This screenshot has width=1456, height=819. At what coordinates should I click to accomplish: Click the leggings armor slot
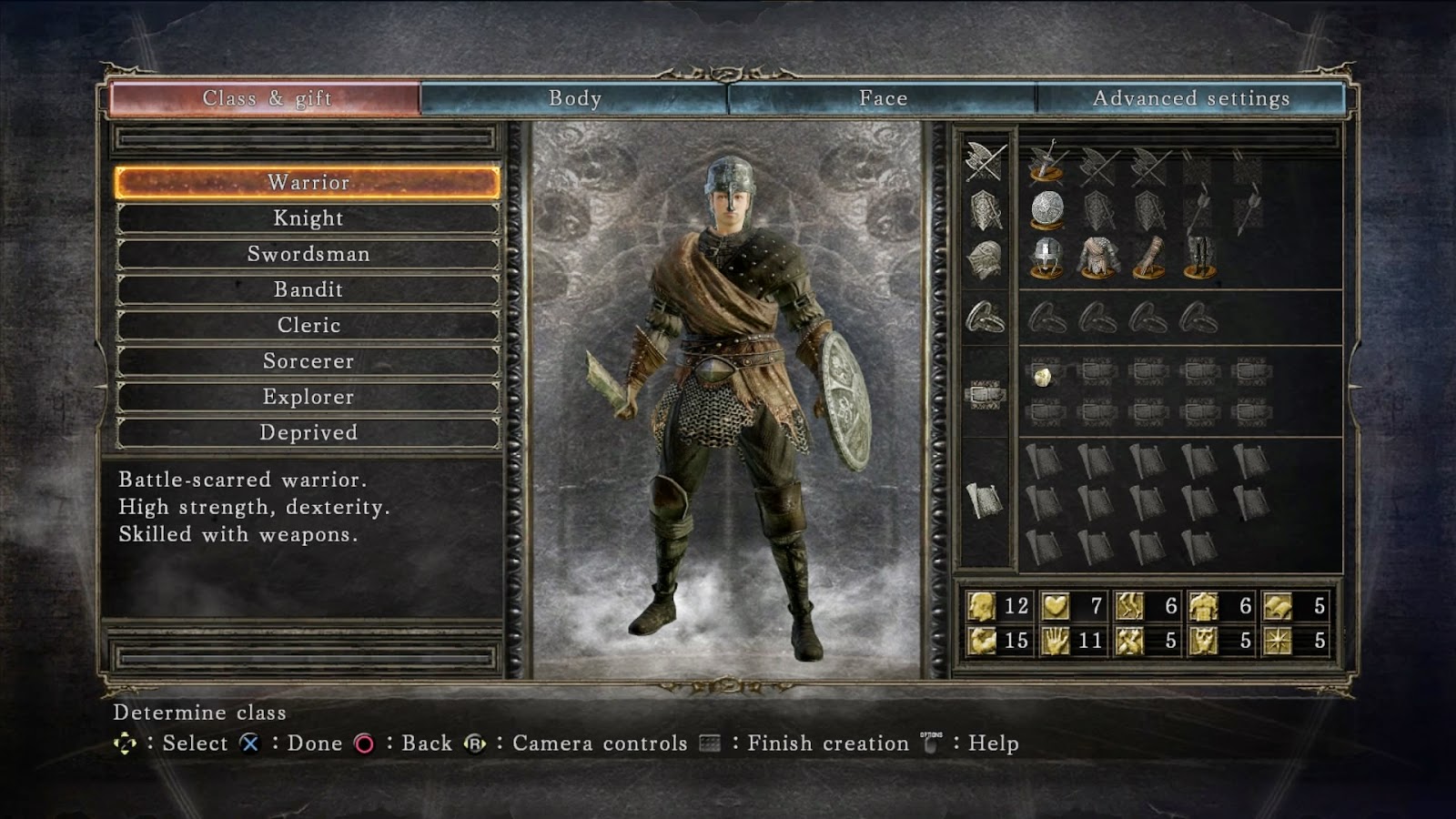[x=1199, y=257]
